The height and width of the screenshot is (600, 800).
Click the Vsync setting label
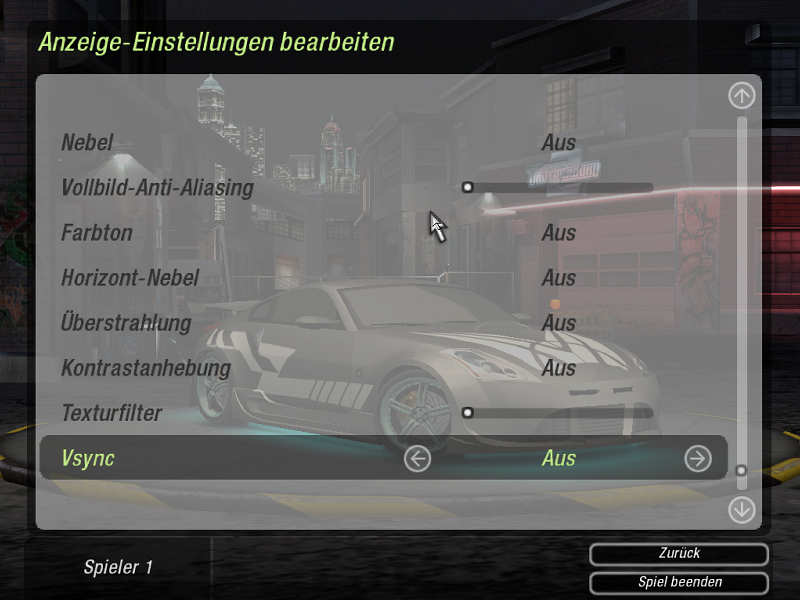click(x=88, y=458)
